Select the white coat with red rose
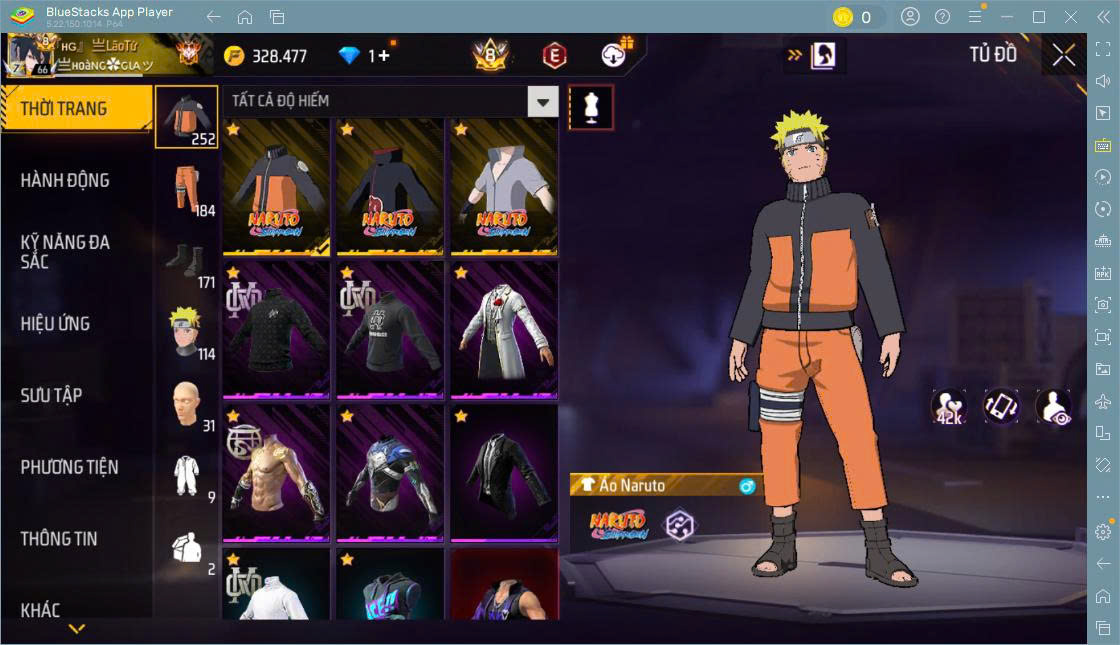The height and width of the screenshot is (645, 1120). 504,331
